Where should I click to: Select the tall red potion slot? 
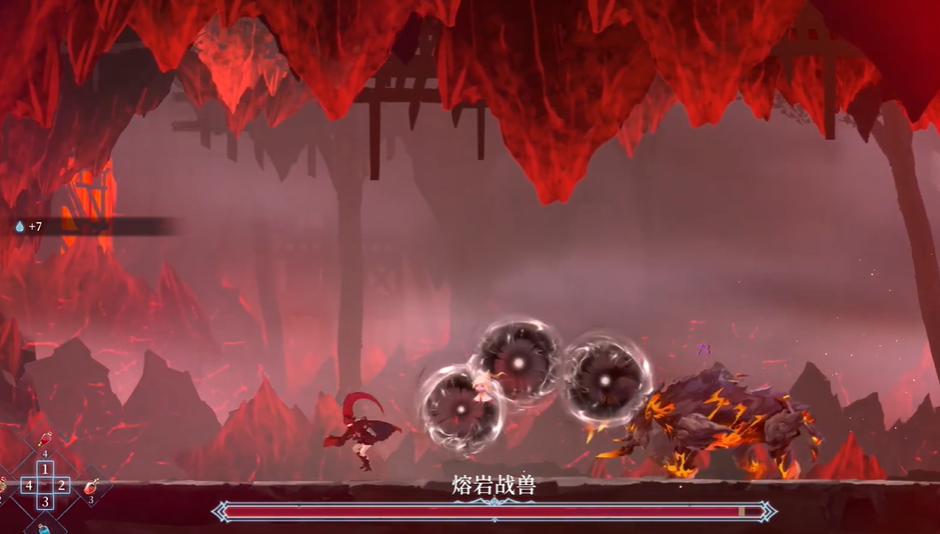[x=45, y=441]
